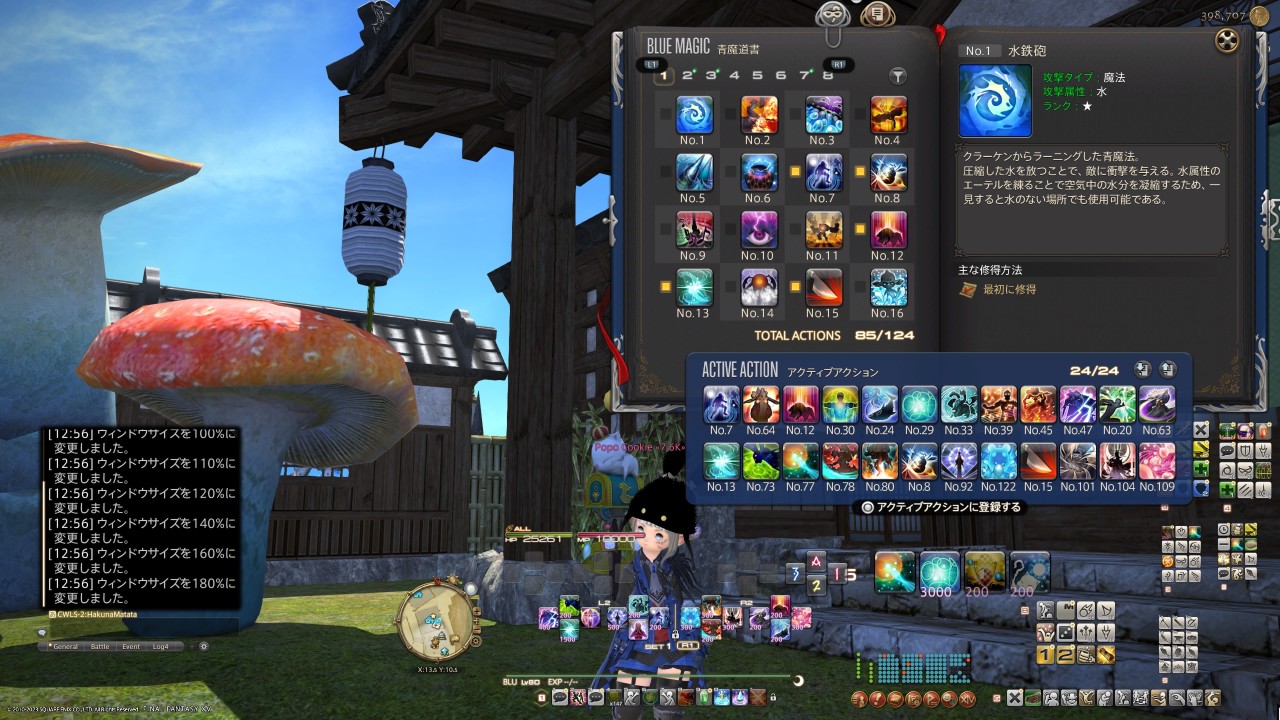Select active action slot No.122
1280x720 pixels.
(x=999, y=461)
